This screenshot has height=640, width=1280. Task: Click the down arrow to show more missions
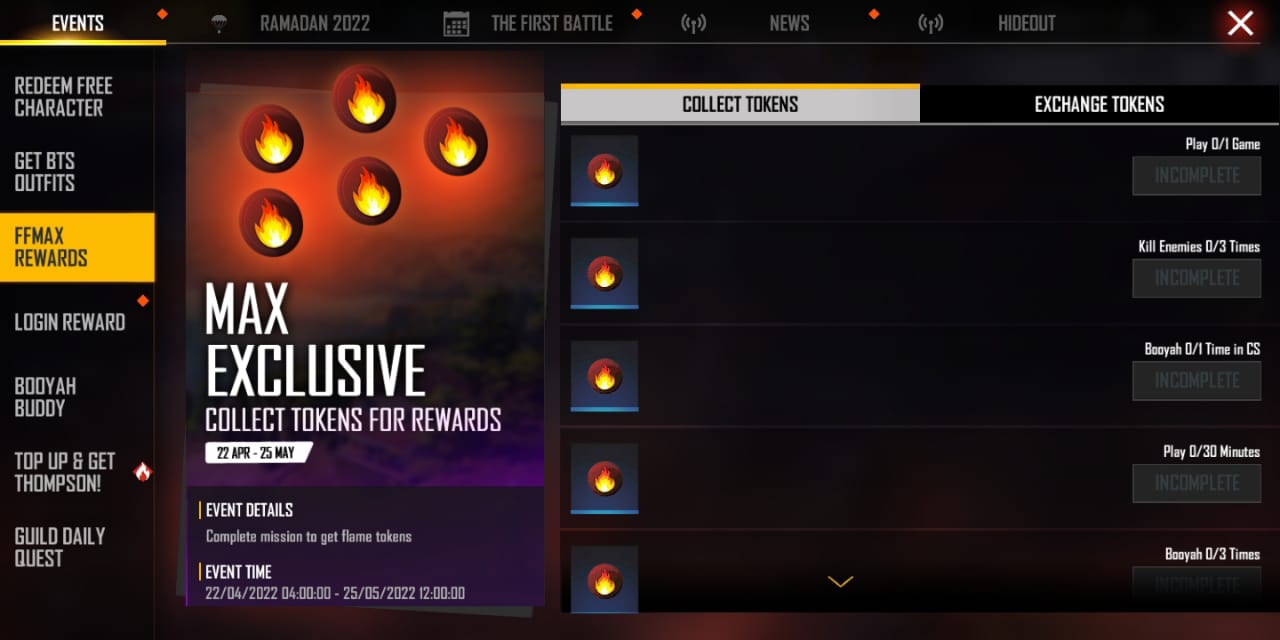pos(840,581)
